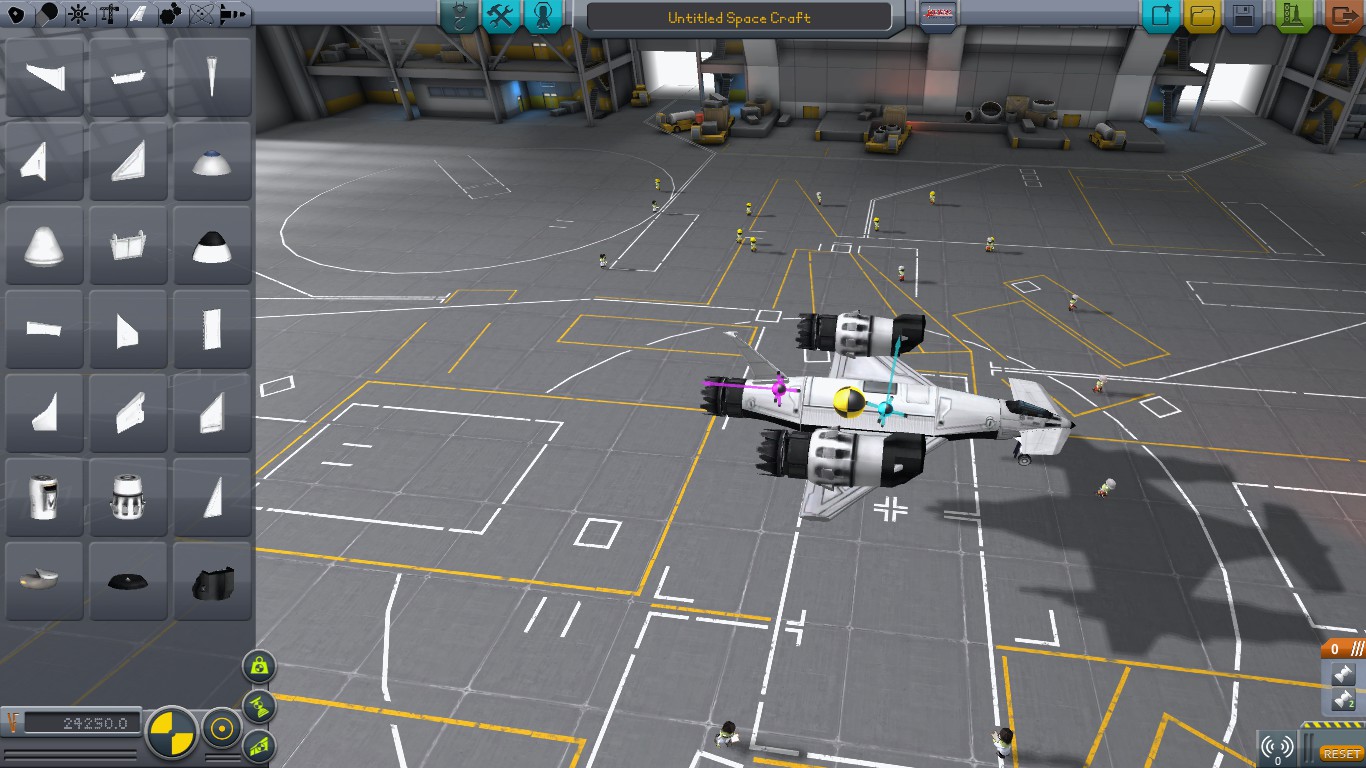
Task: Toggle the angle snap circle button
Action: (221, 730)
